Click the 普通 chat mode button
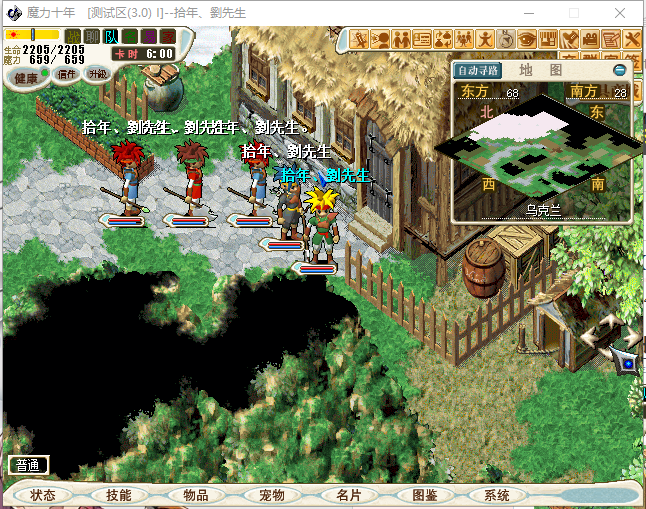The image size is (646, 509). click(x=28, y=465)
